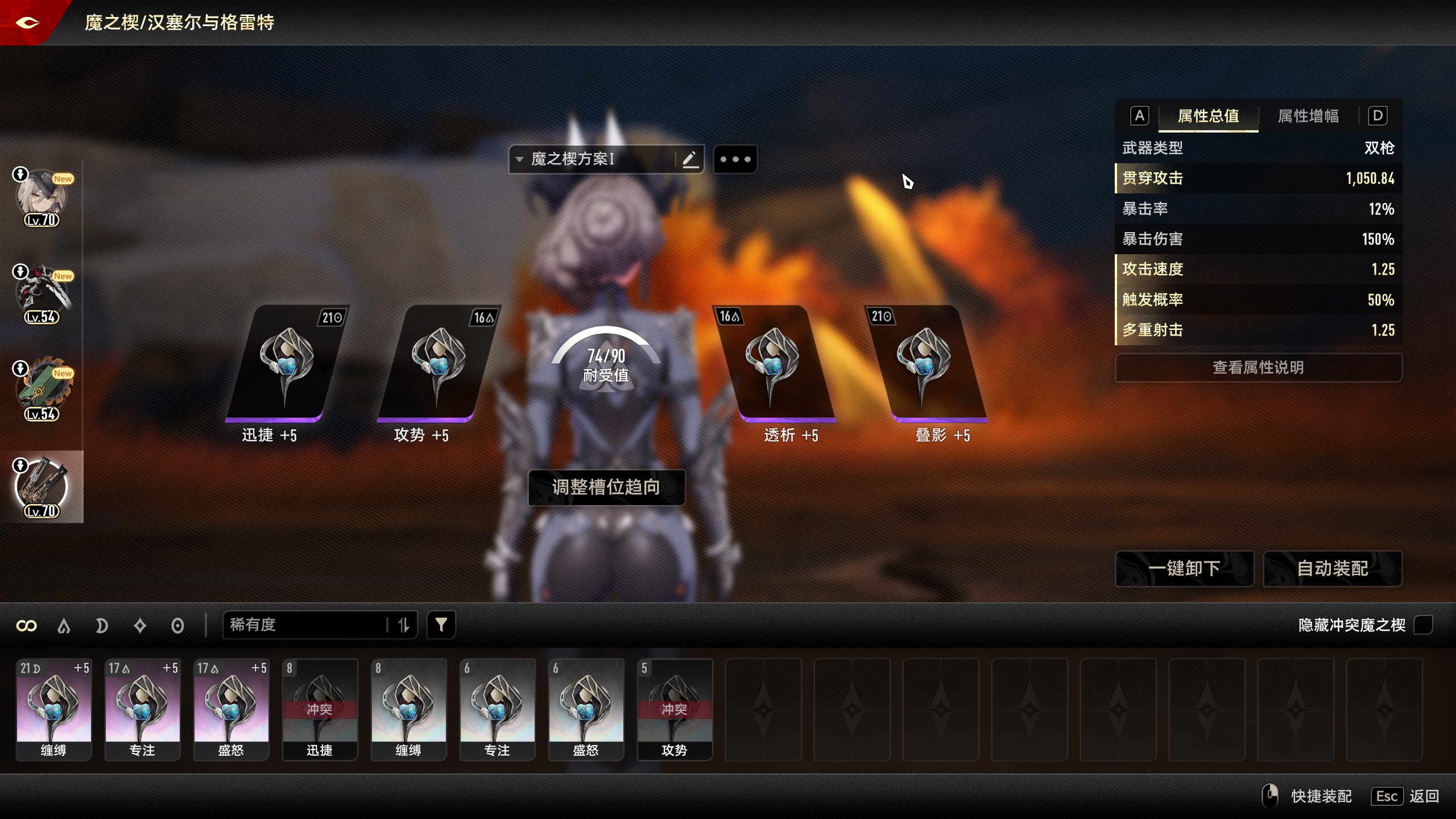Open the three-dots more options button

pyautogui.click(x=735, y=159)
